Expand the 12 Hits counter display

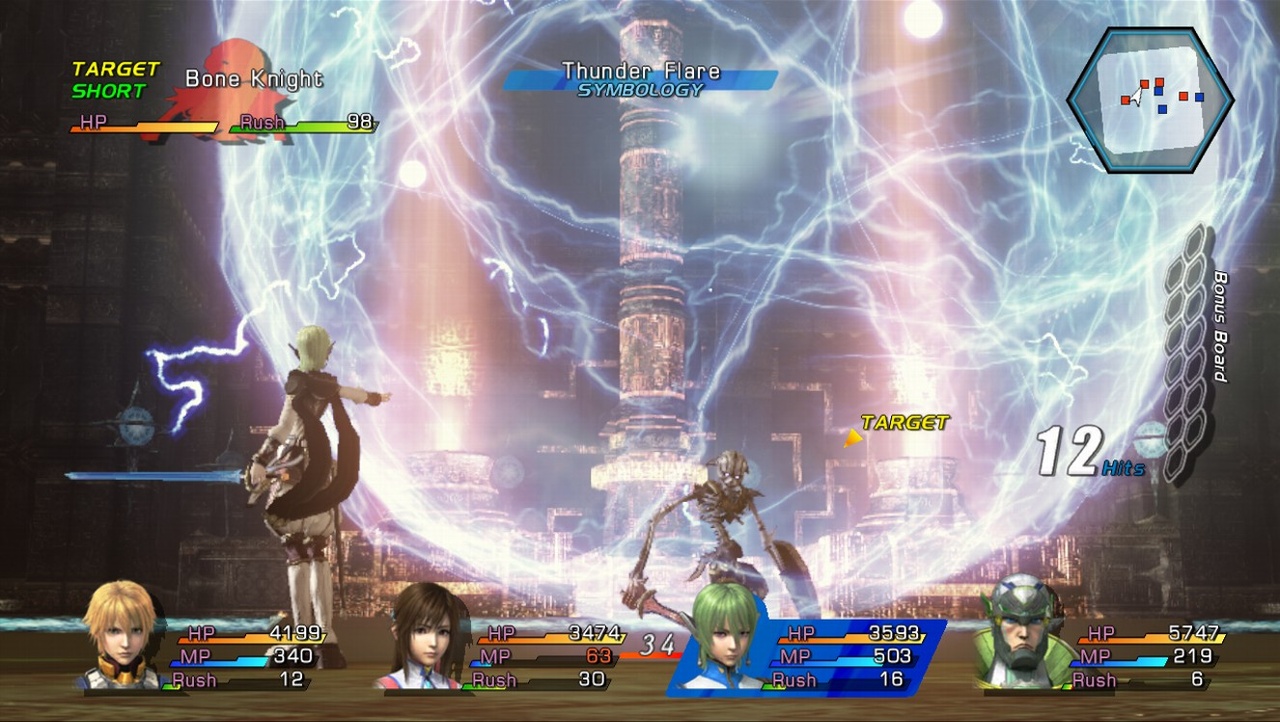[1070, 448]
